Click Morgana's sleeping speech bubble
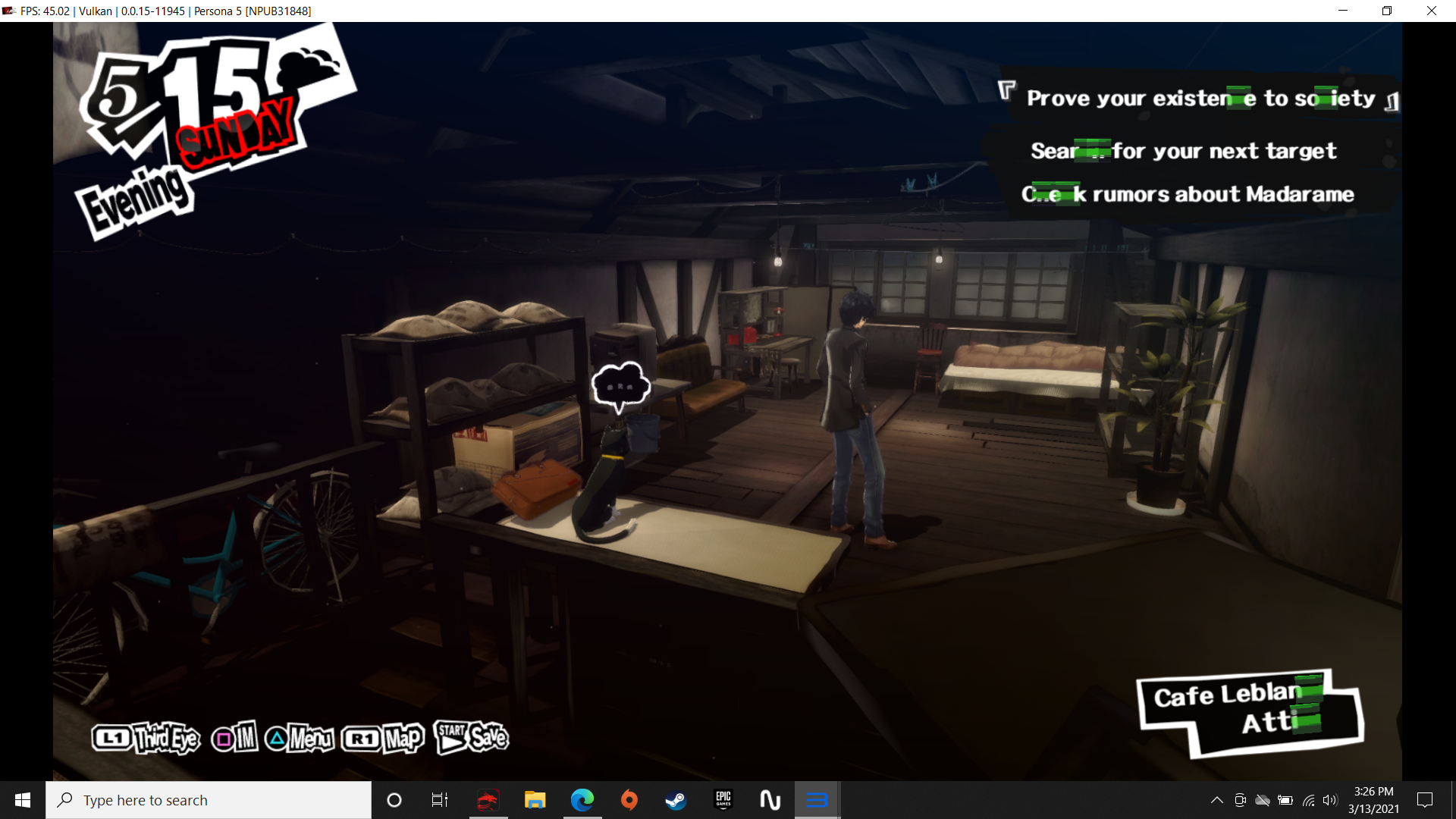Viewport: 1456px width, 819px height. pos(620,386)
